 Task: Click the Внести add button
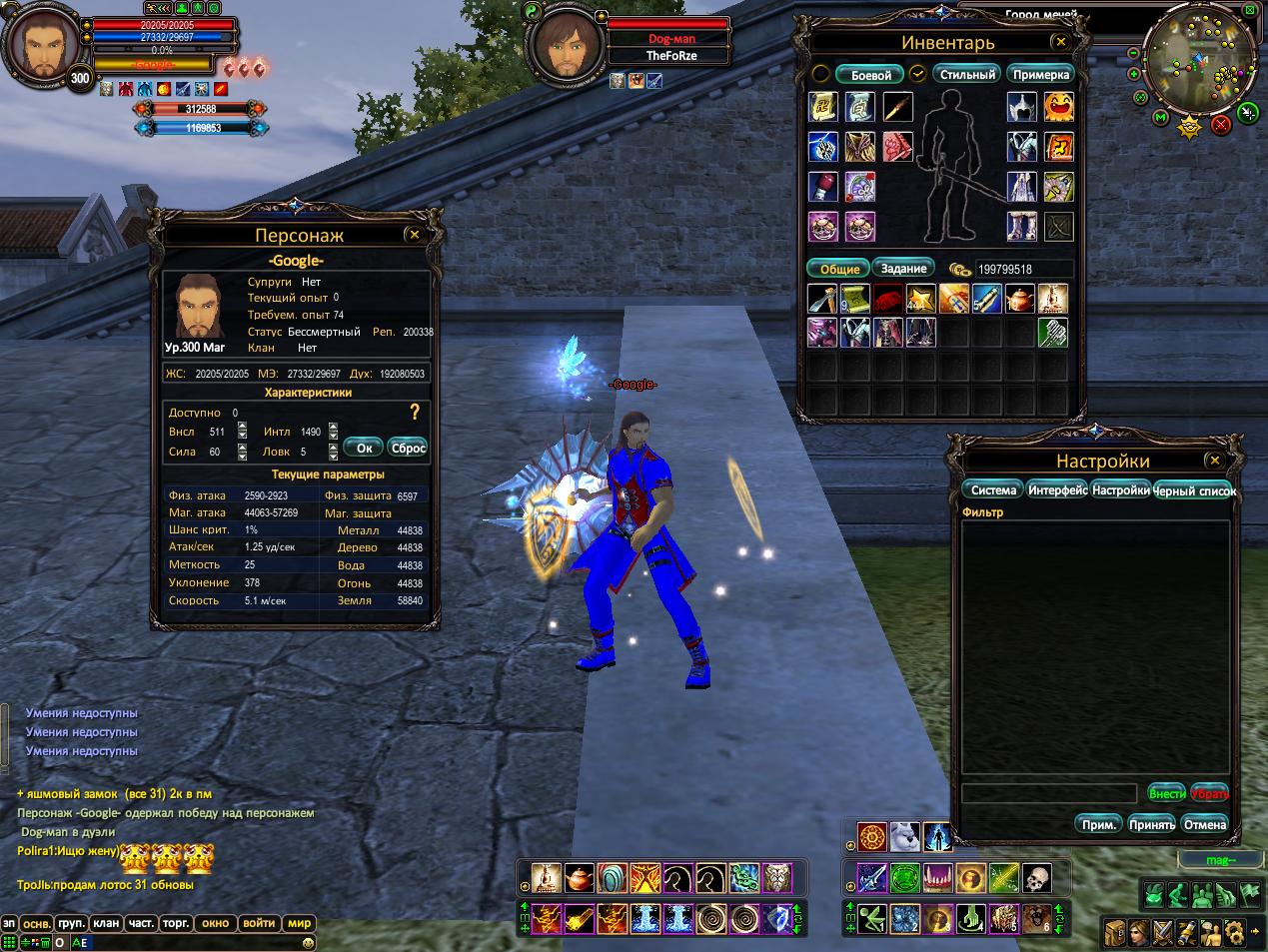coord(1166,794)
